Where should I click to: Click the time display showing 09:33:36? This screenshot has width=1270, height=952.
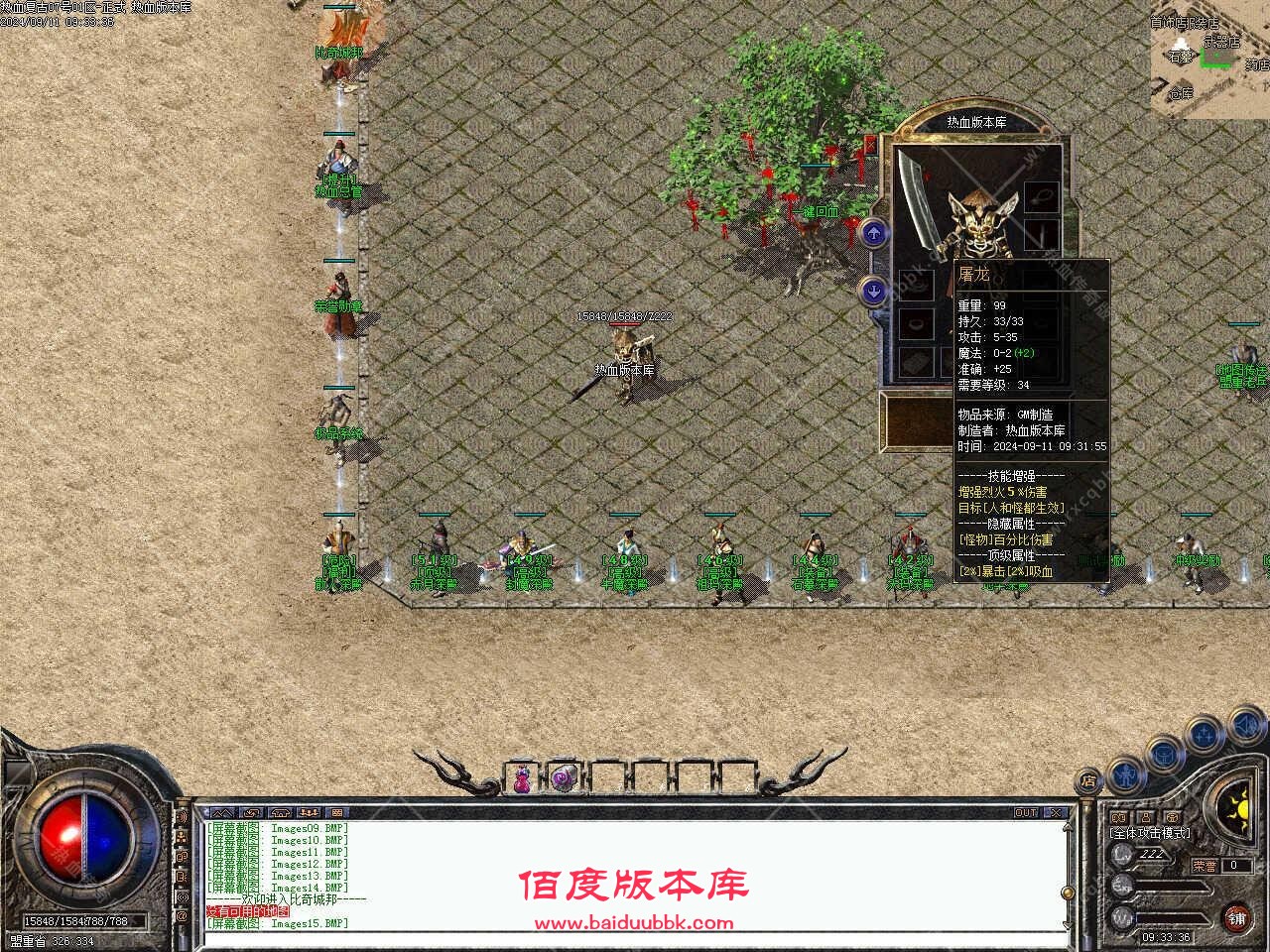pyautogui.click(x=1168, y=935)
